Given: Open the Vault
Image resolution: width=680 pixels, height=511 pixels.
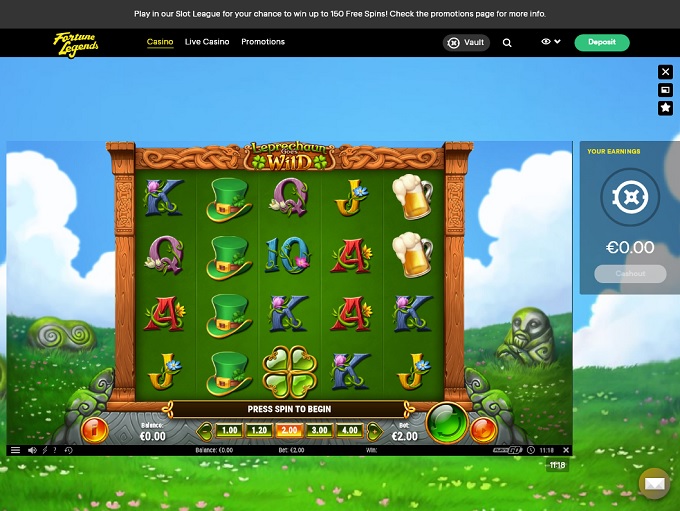Looking at the screenshot, I should pos(467,43).
